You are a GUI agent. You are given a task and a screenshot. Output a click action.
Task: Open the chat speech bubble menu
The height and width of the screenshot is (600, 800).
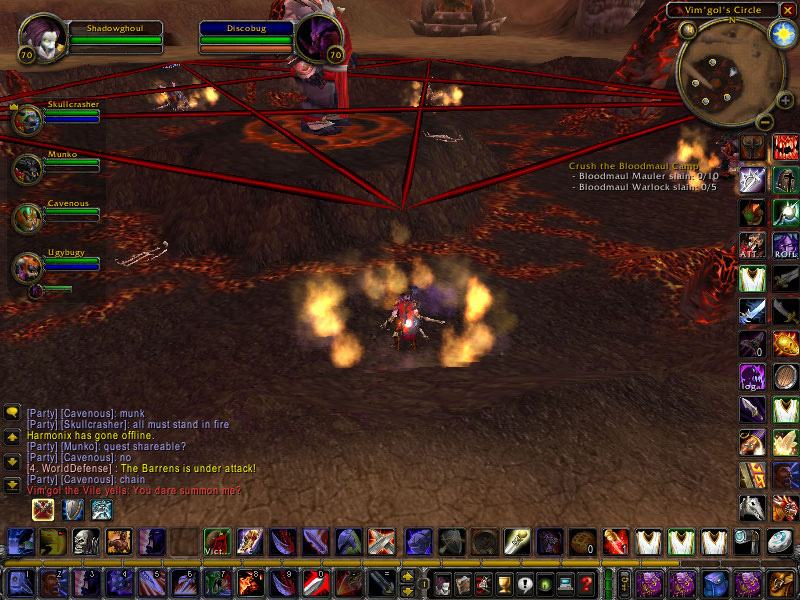point(13,412)
